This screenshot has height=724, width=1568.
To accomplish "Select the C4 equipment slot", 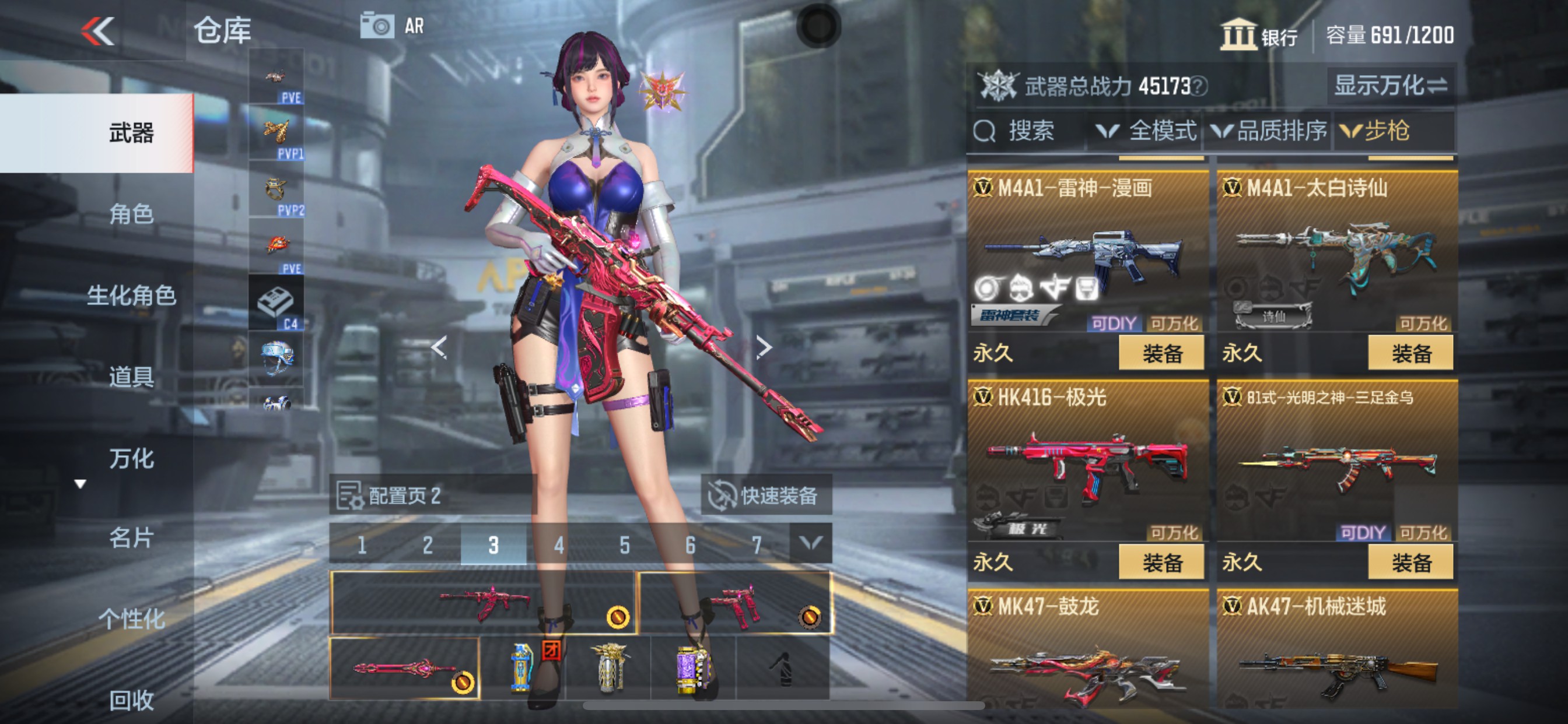I will point(276,304).
